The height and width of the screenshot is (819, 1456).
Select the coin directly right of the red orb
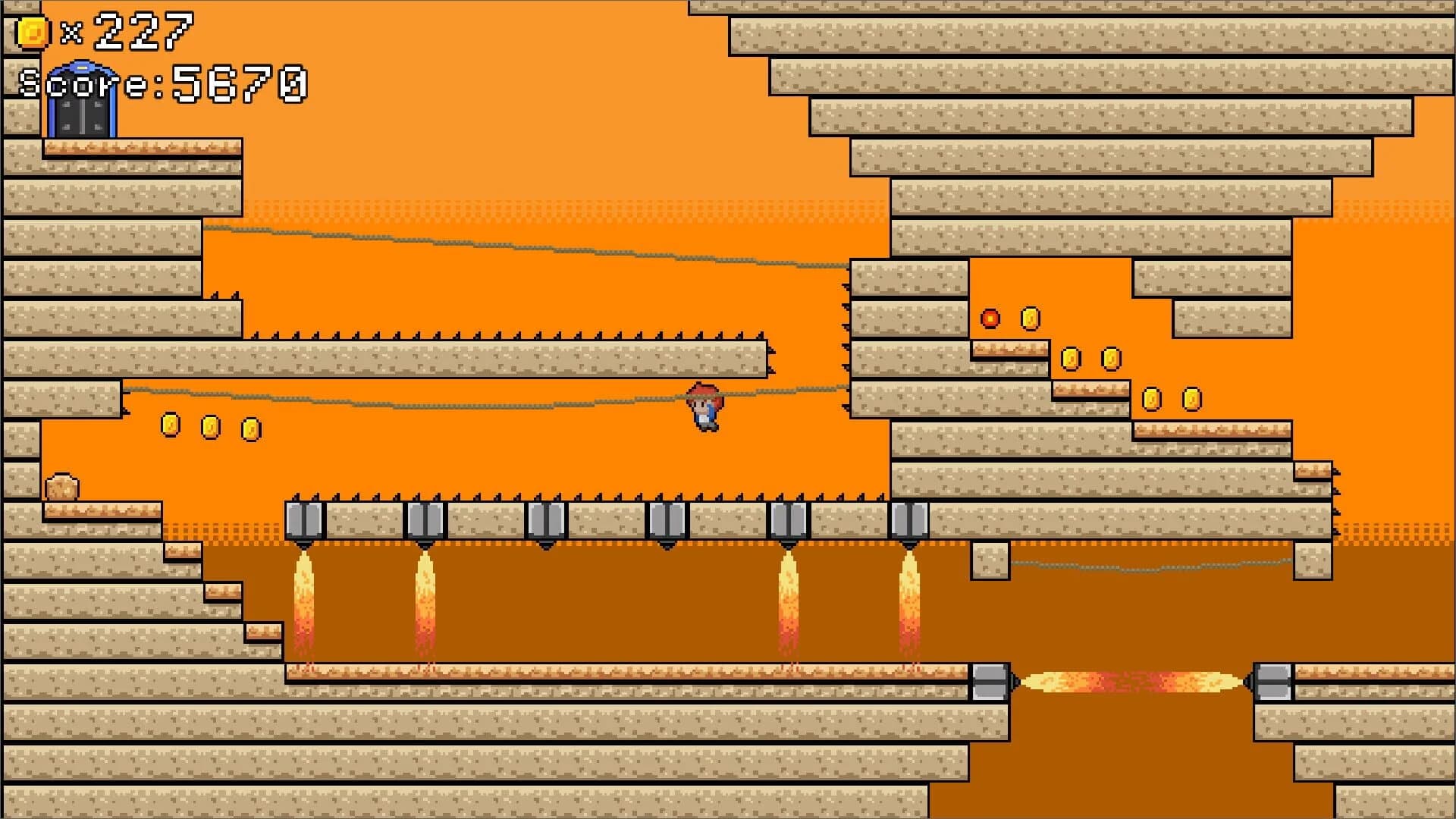tap(1029, 318)
